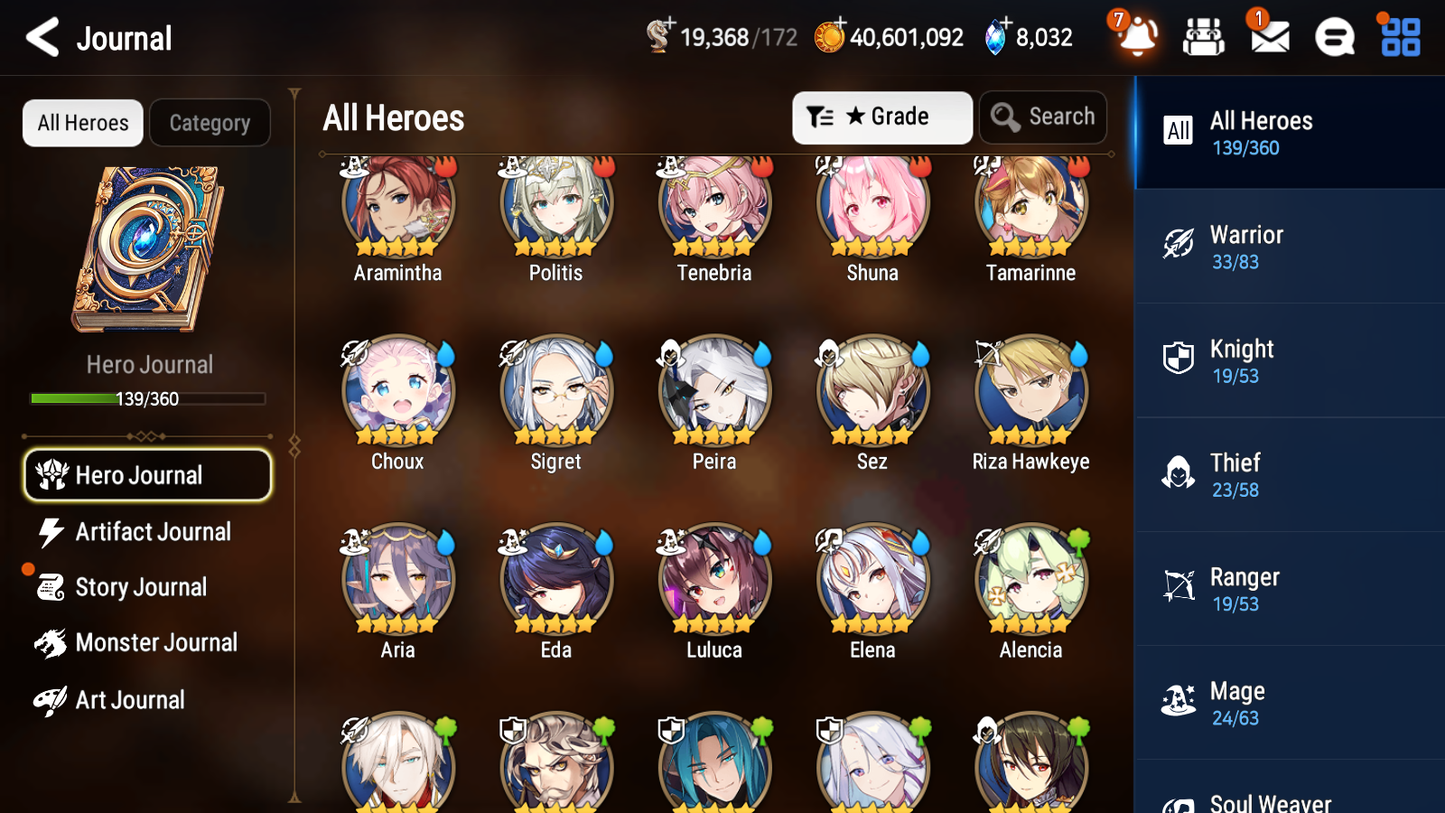Screen dimensions: 1445x813
Task: Open the main menu grid icon
Action: (x=1399, y=37)
